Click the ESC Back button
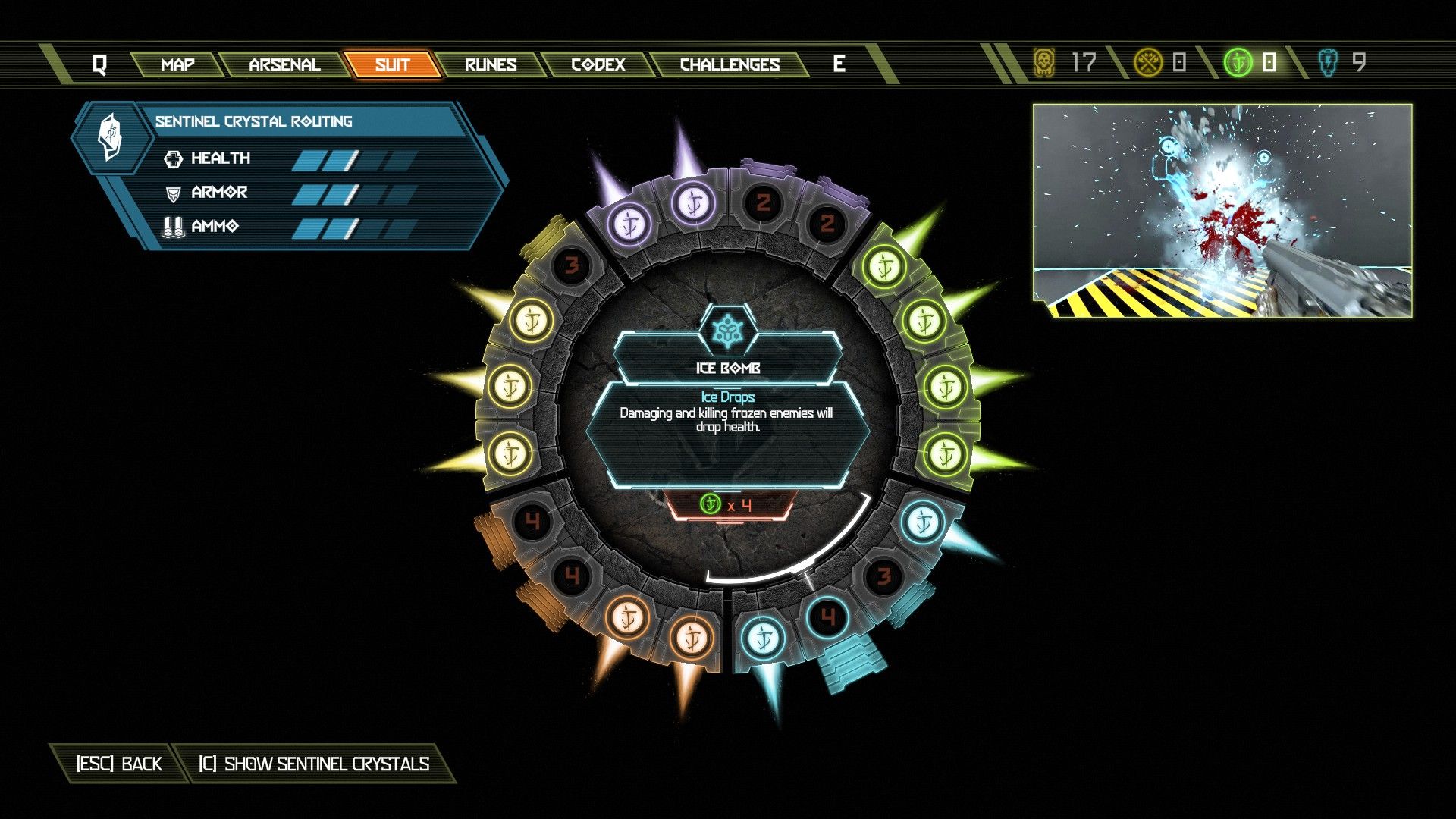The height and width of the screenshot is (819, 1456). [x=119, y=764]
